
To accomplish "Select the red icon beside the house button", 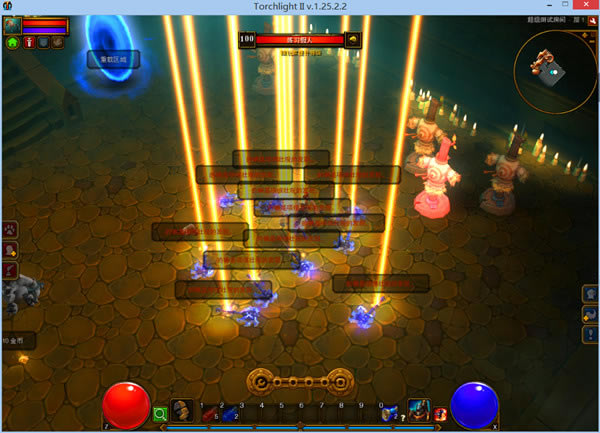I will (29, 43).
